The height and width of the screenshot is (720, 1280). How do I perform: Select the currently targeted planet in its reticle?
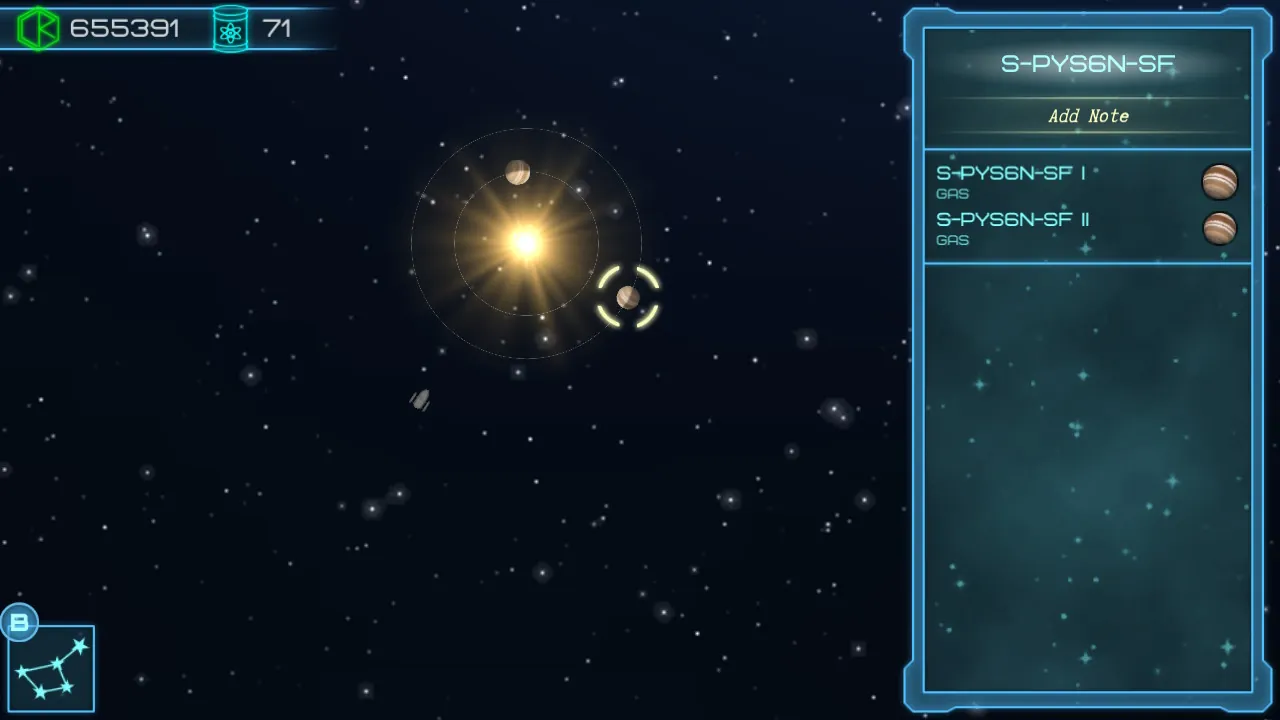(628, 296)
